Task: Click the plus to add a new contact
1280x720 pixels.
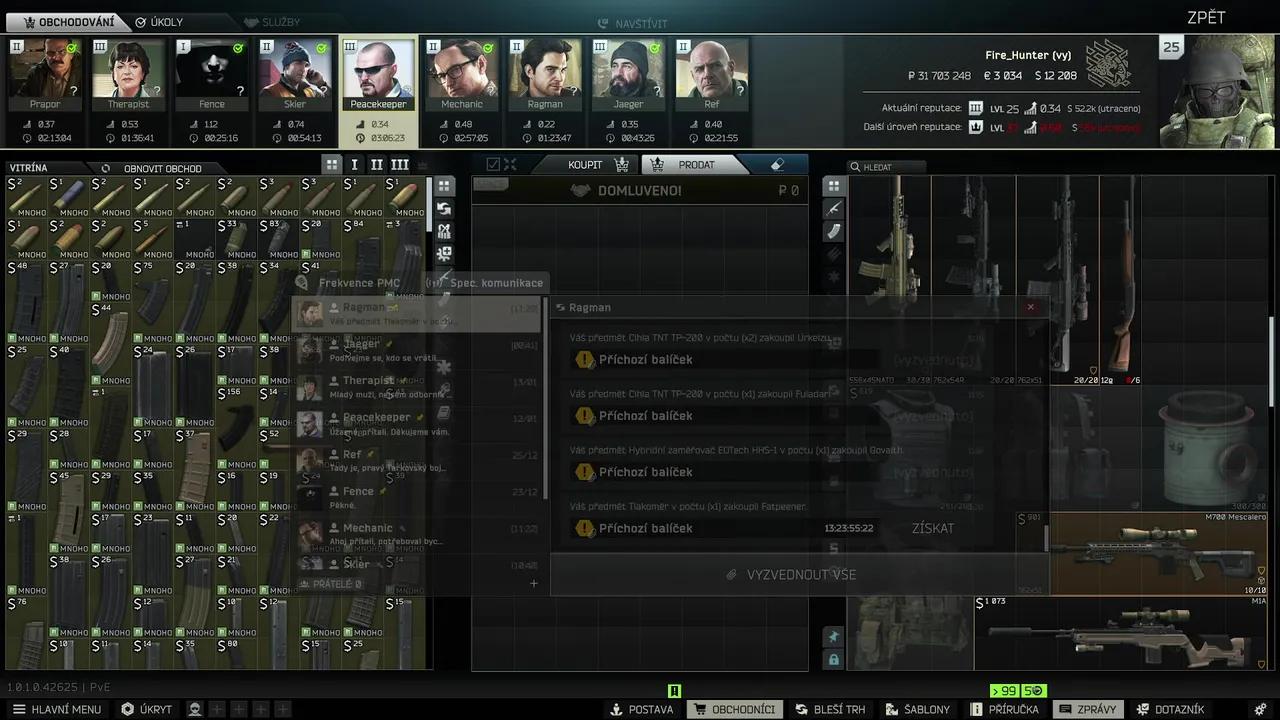Action: pos(533,583)
